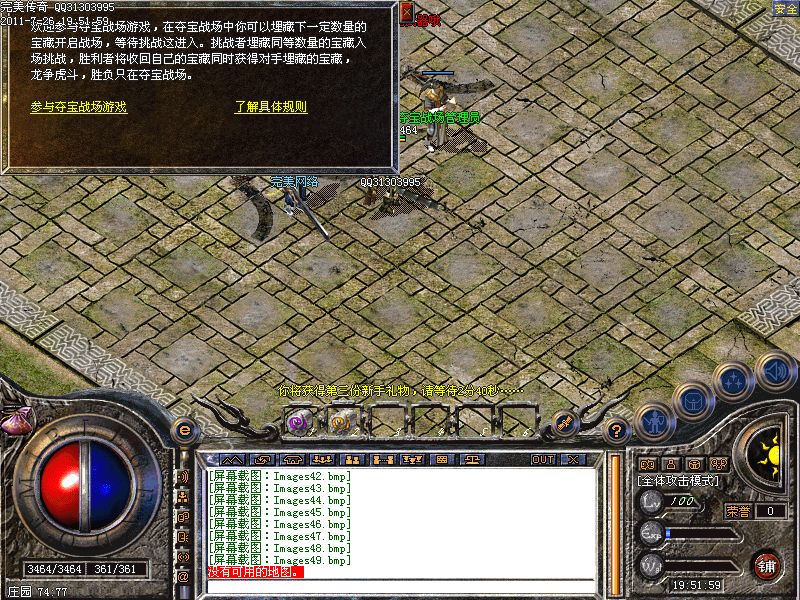Select 了解具体规则 dialogue link
Screen dimensions: 800x600
tap(271, 106)
